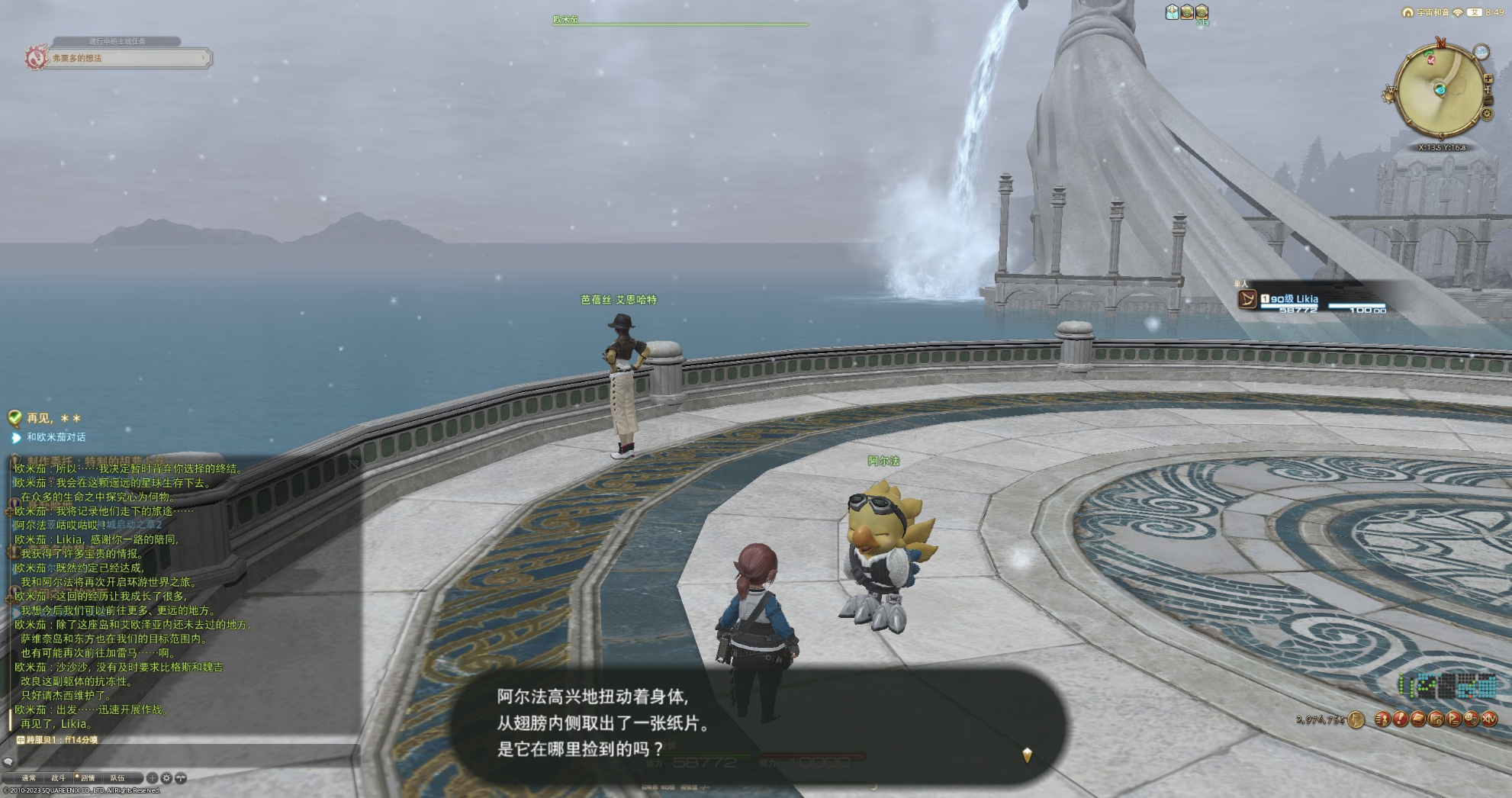Open the 剧情 chat tab
This screenshot has width=1512, height=798.
point(88,778)
